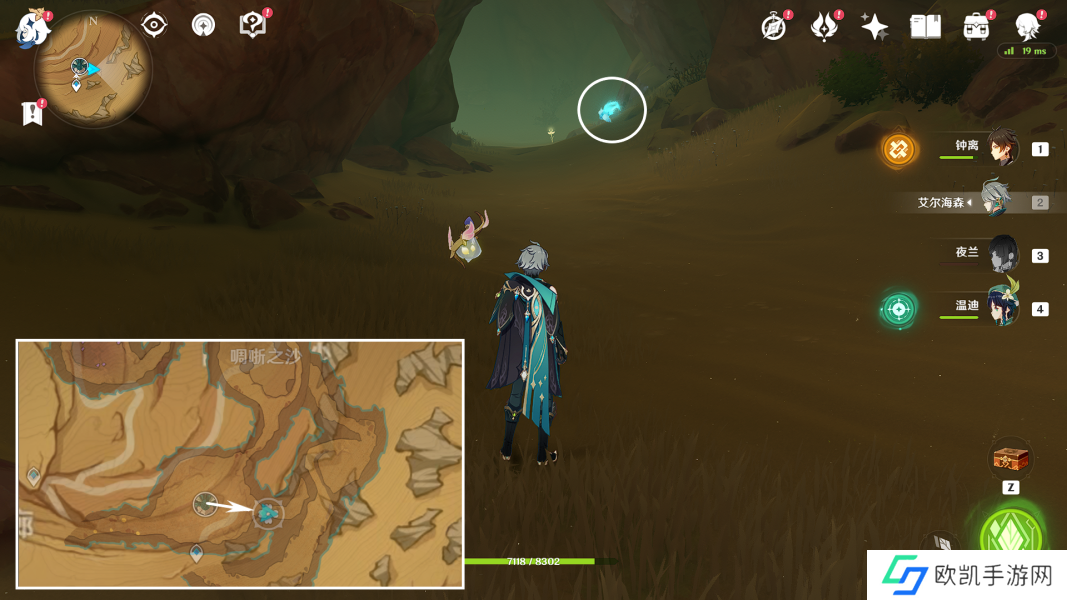Open the Paimon main menu

point(32,29)
